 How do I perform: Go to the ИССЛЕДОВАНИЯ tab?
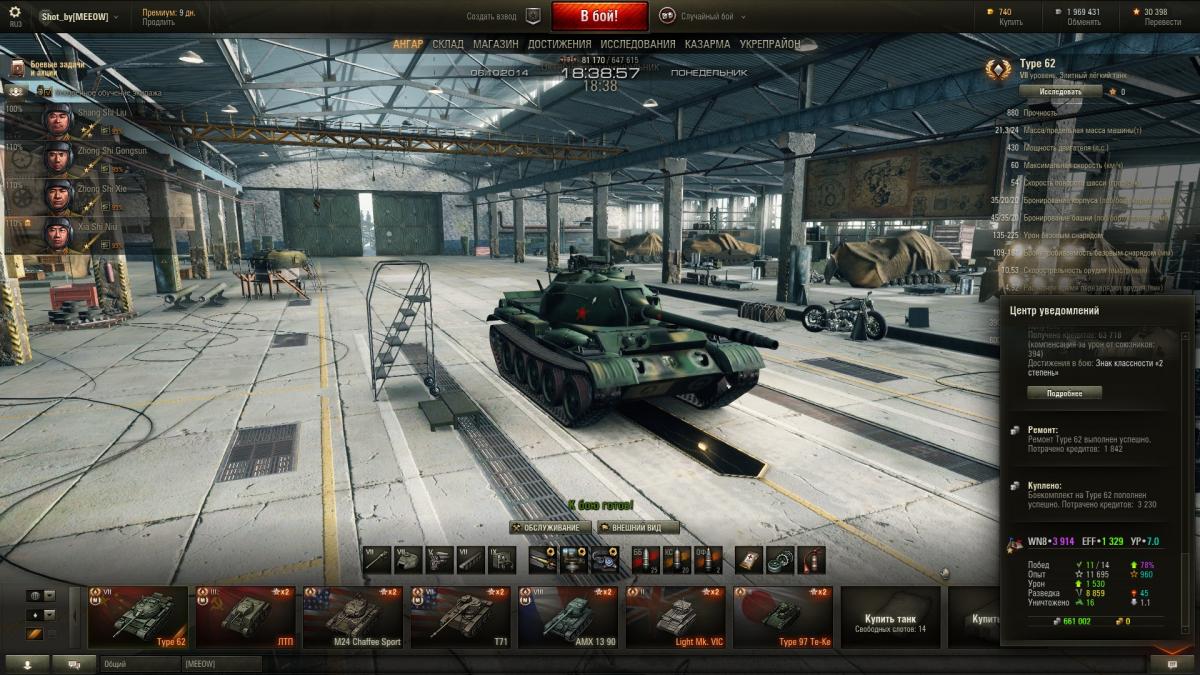(x=638, y=45)
